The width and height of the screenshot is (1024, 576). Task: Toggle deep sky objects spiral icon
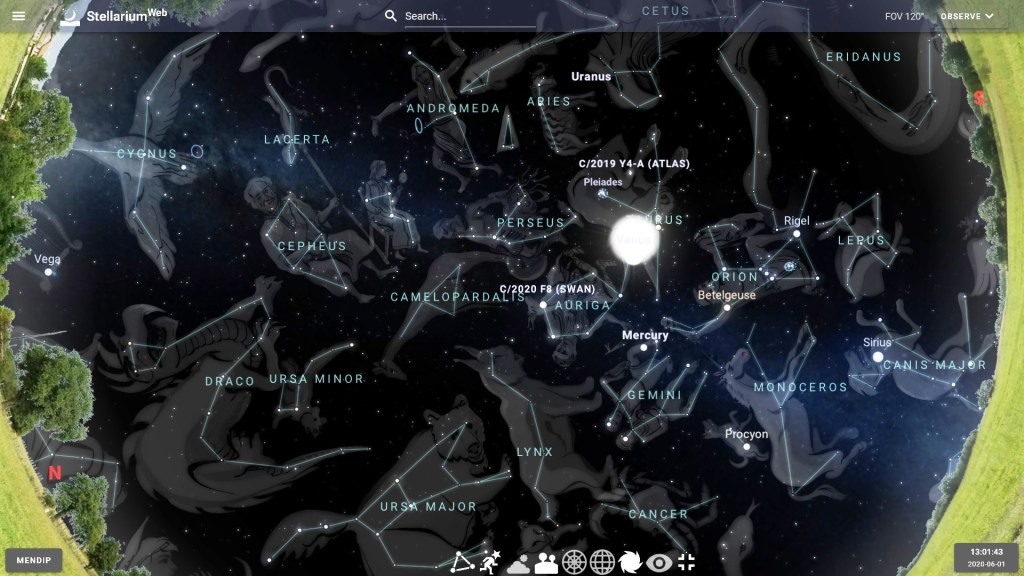pos(630,562)
